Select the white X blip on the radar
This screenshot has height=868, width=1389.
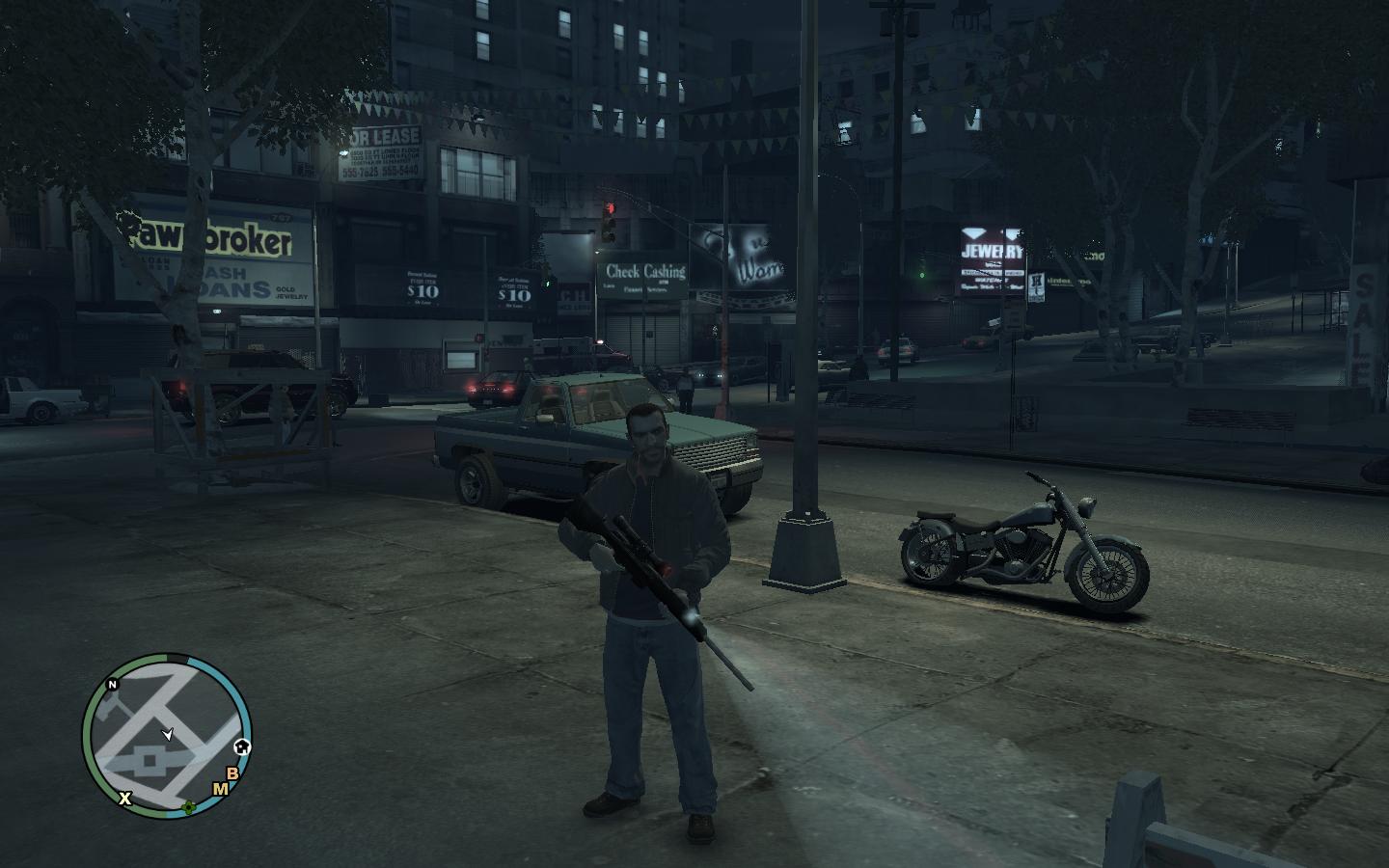124,798
